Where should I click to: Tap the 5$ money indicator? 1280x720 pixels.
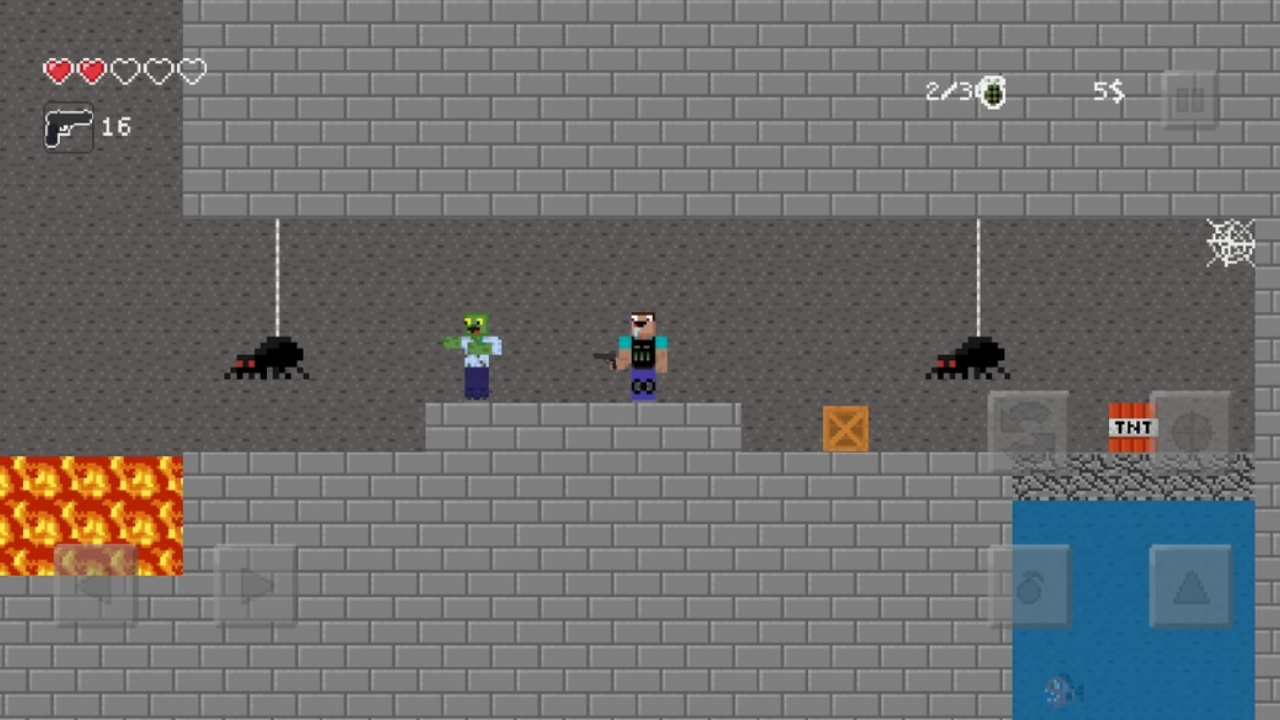tap(1107, 92)
